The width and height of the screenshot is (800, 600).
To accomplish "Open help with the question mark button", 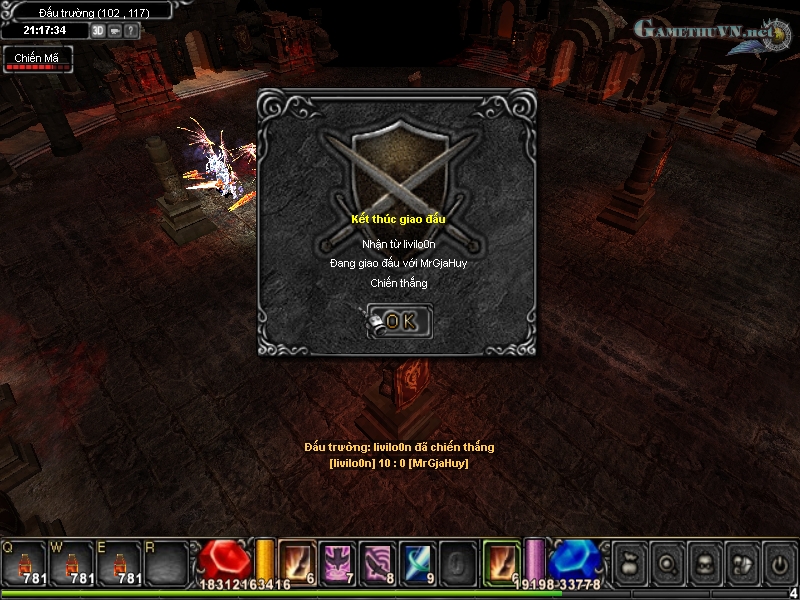I will tap(131, 30).
